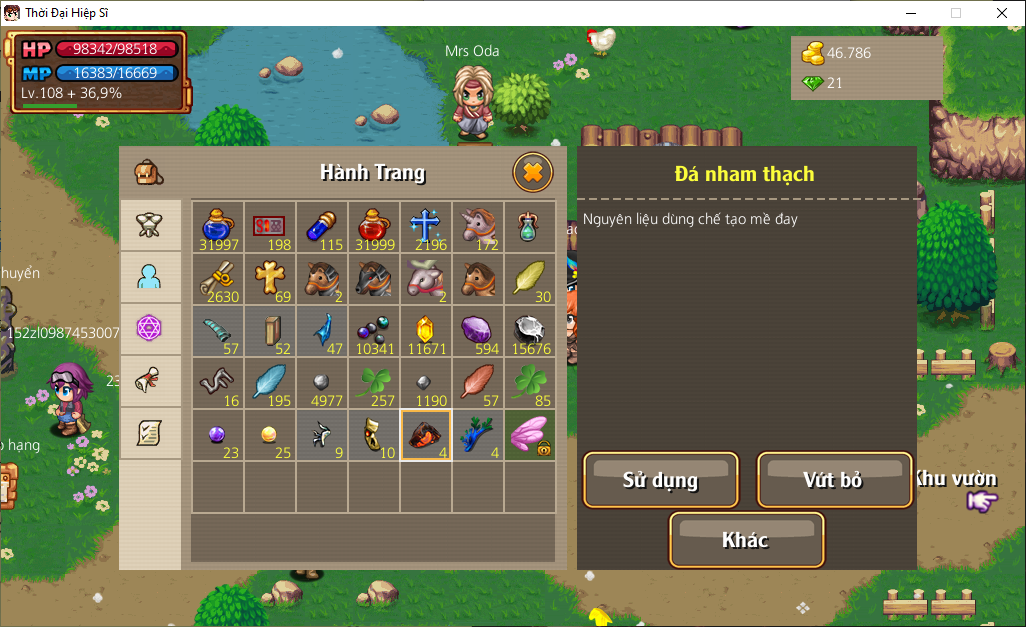Viewport: 1026px width, 627px height.
Task: Select the unicorn mount item
Action: (478, 227)
